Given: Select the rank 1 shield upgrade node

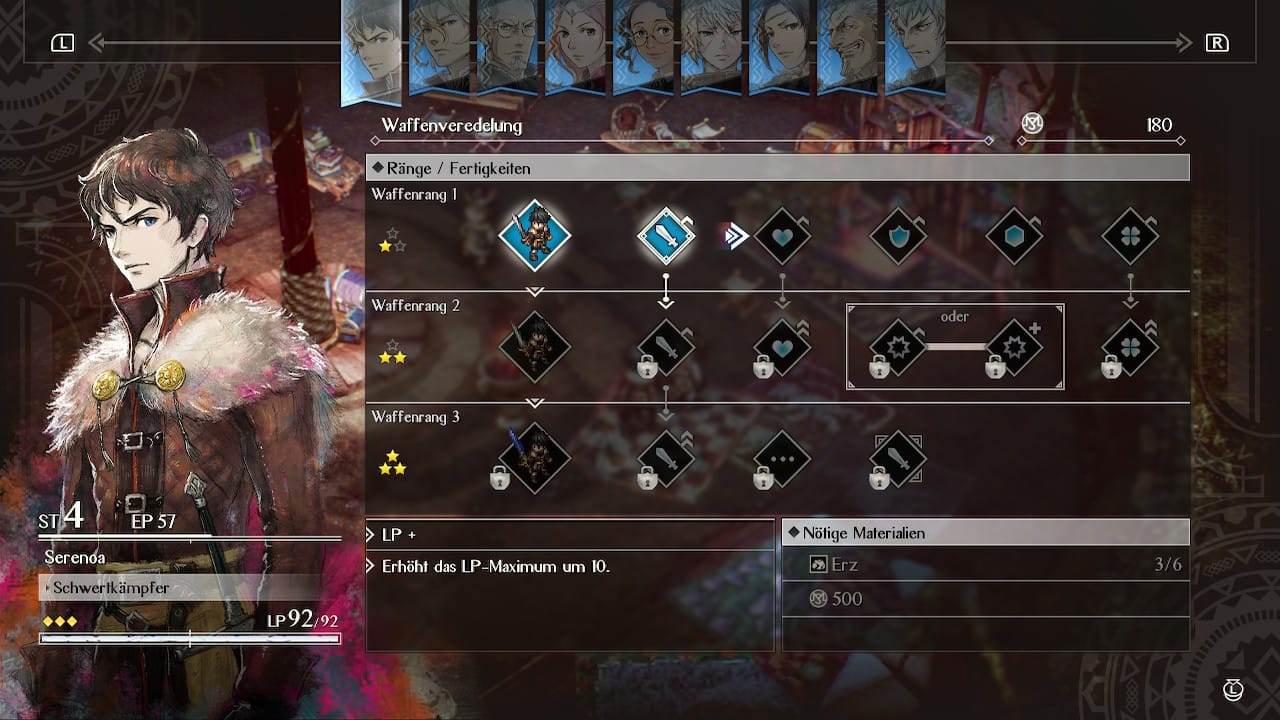Looking at the screenshot, I should [898, 237].
